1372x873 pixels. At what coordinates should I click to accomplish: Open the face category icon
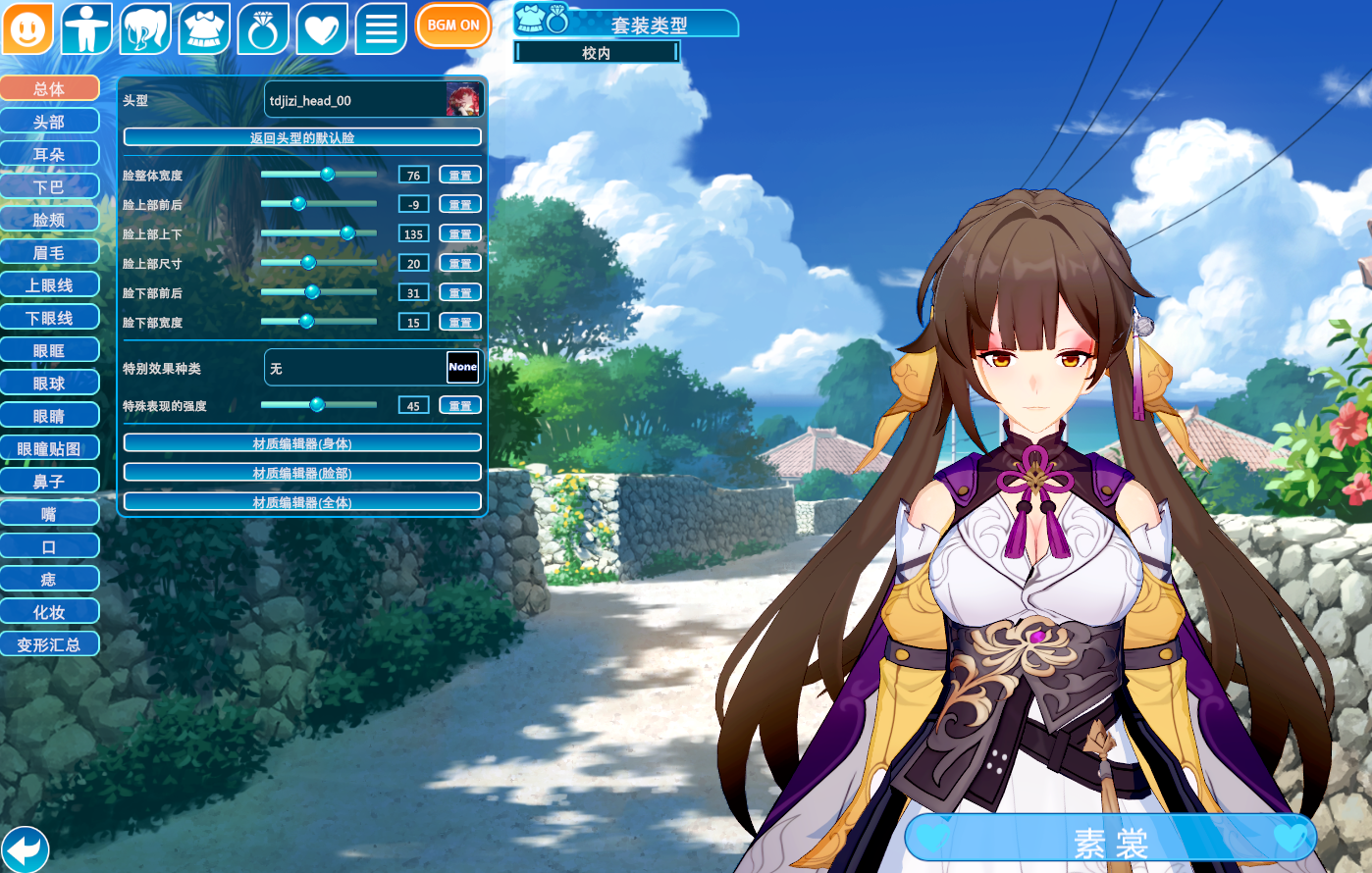coord(27,27)
